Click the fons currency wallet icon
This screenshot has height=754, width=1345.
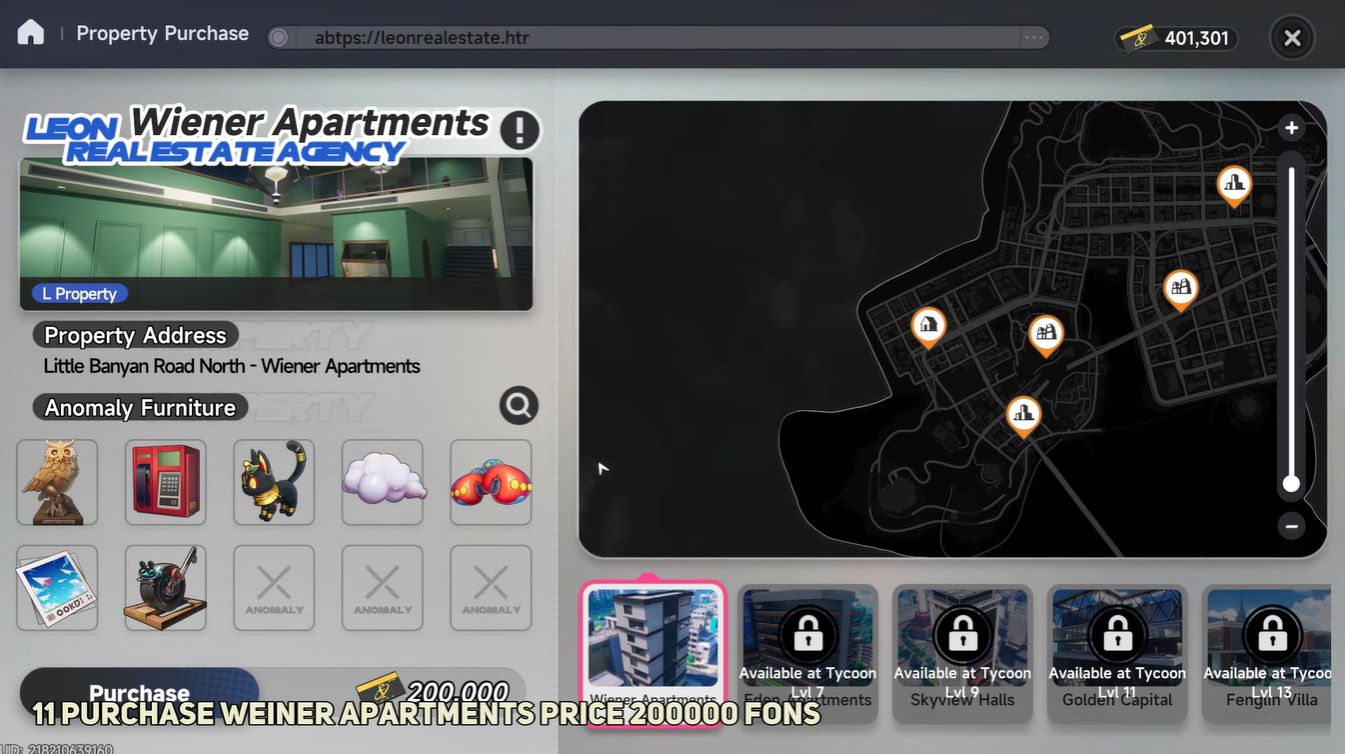[1135, 35]
